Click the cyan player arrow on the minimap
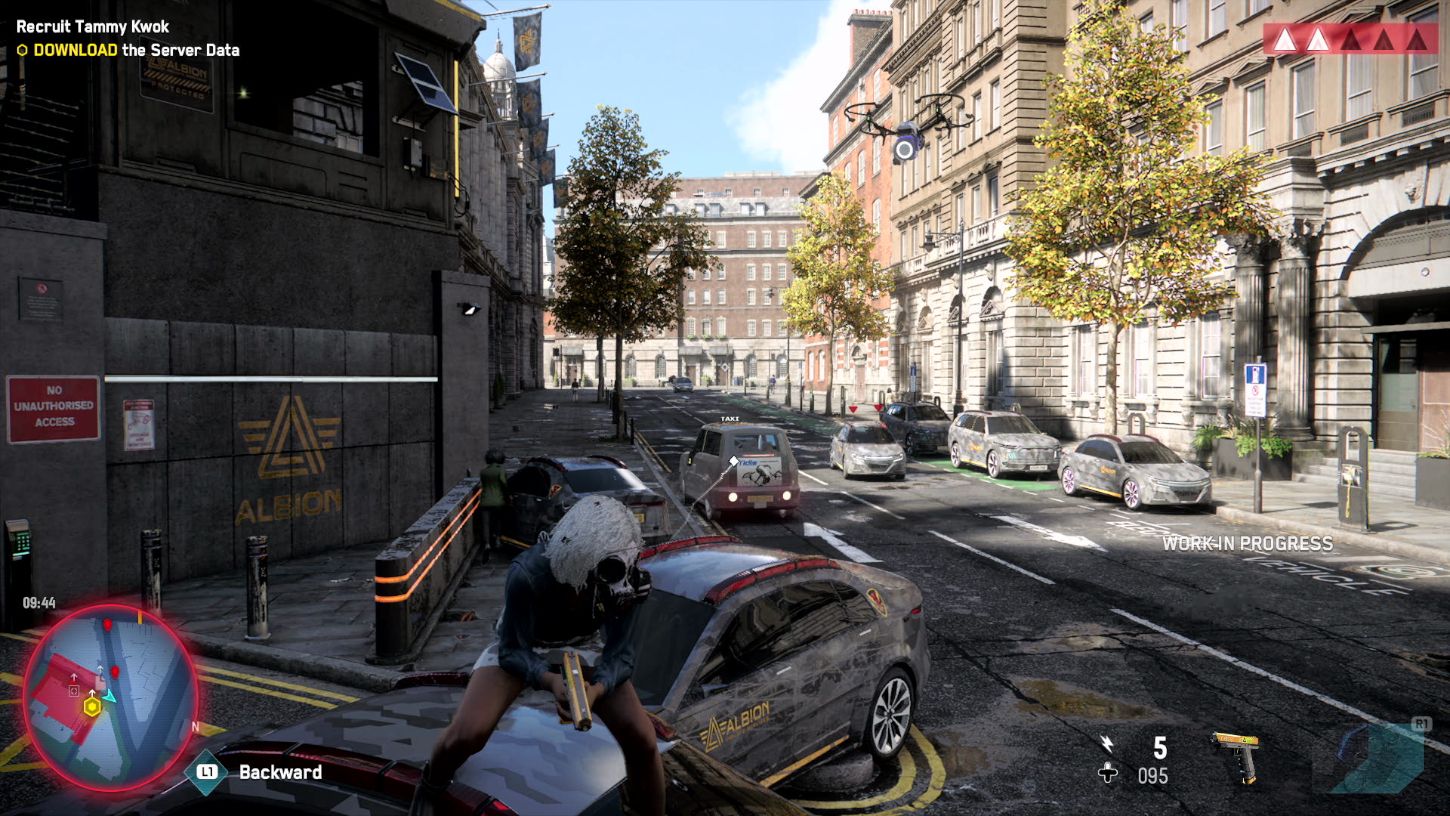 point(110,697)
